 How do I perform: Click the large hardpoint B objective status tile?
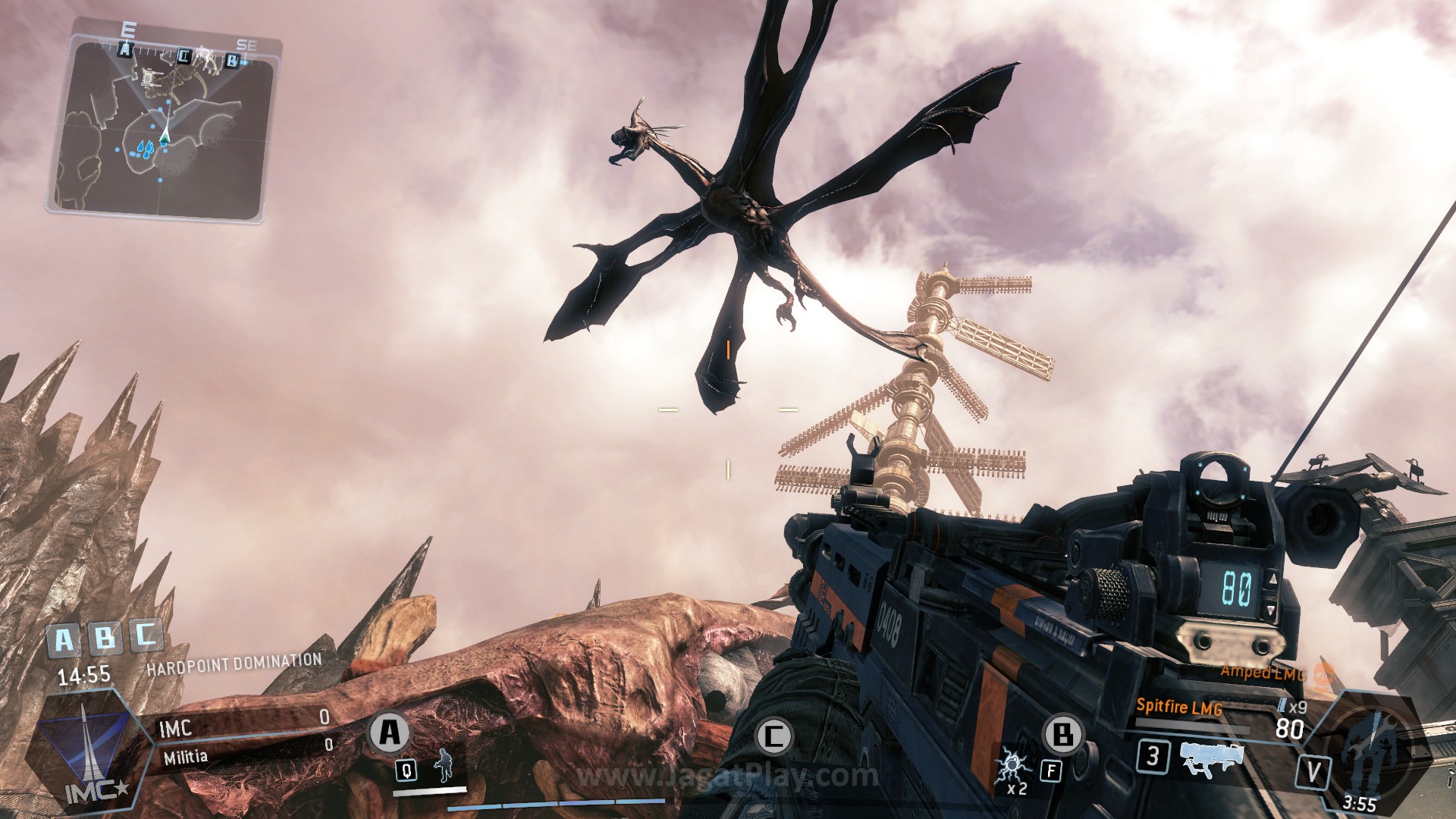[x=104, y=638]
